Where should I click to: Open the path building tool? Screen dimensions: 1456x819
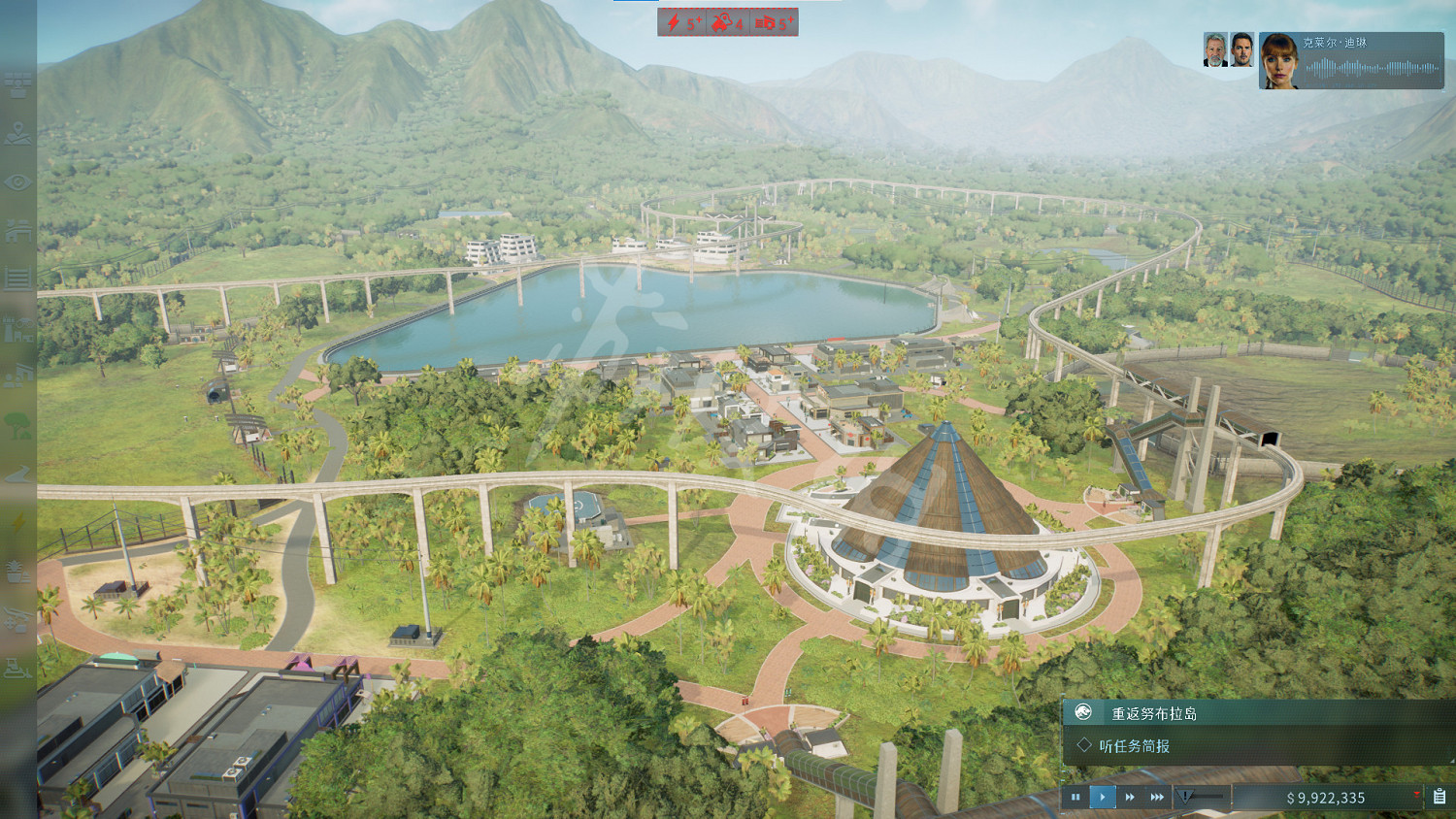tap(17, 474)
